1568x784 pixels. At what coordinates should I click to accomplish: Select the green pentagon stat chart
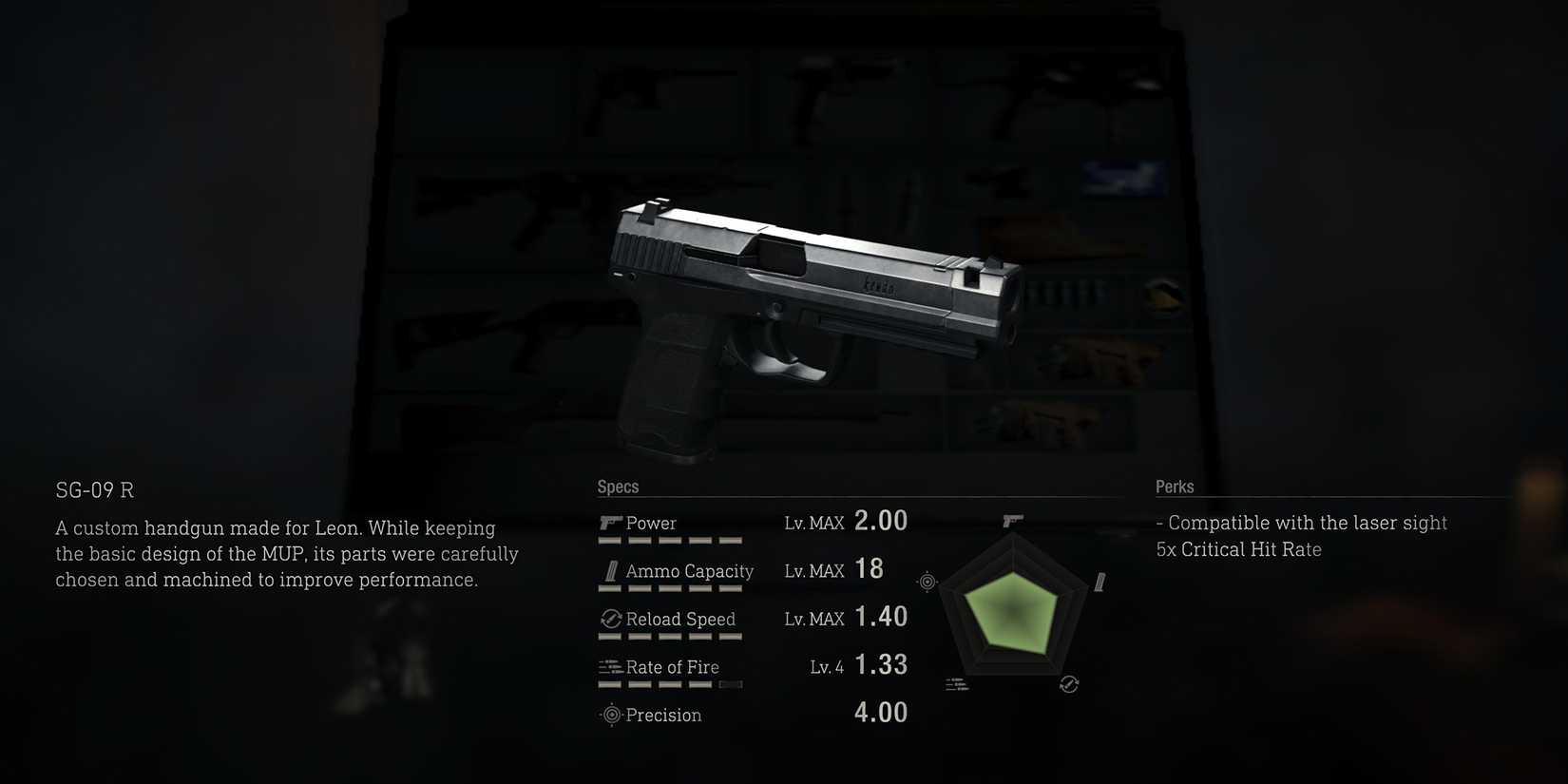click(x=1015, y=613)
